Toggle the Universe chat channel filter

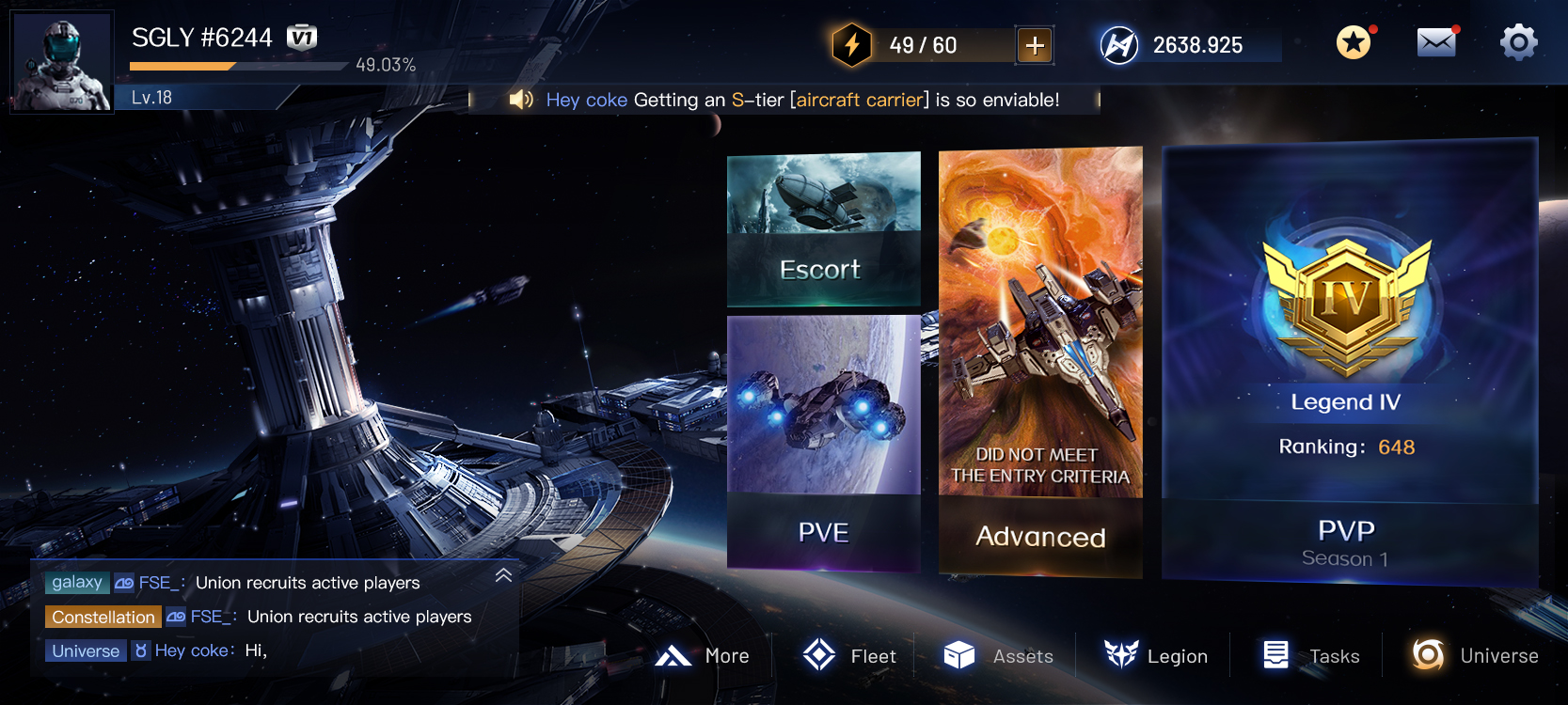coord(85,650)
